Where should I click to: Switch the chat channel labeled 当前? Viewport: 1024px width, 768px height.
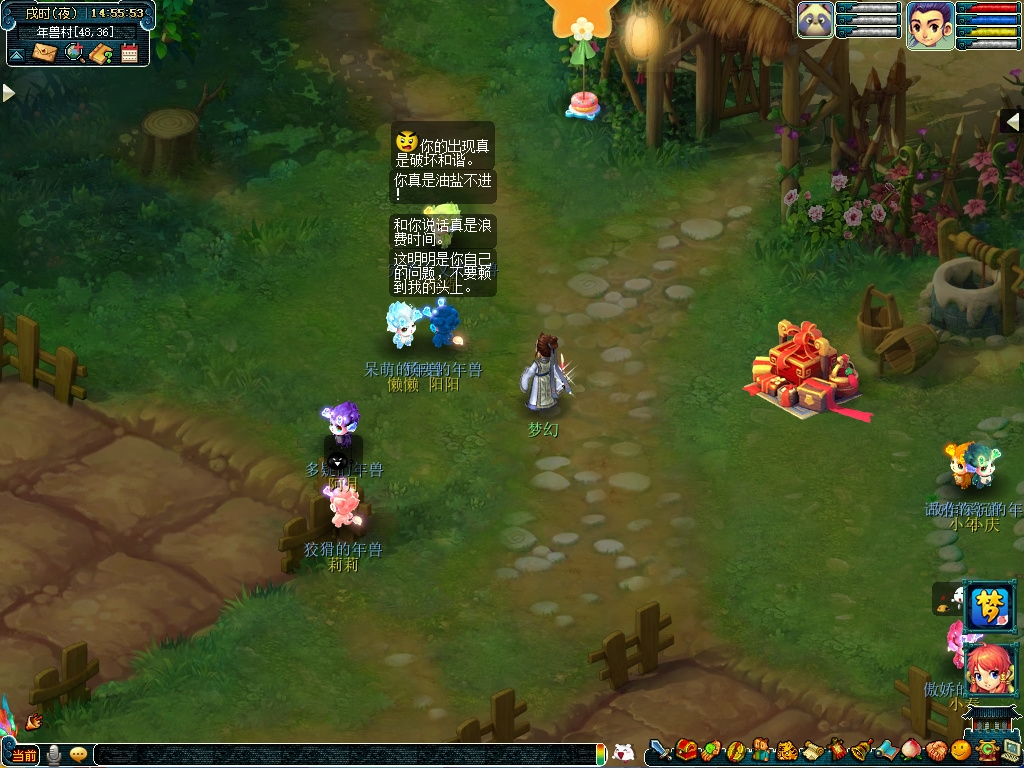coord(25,755)
